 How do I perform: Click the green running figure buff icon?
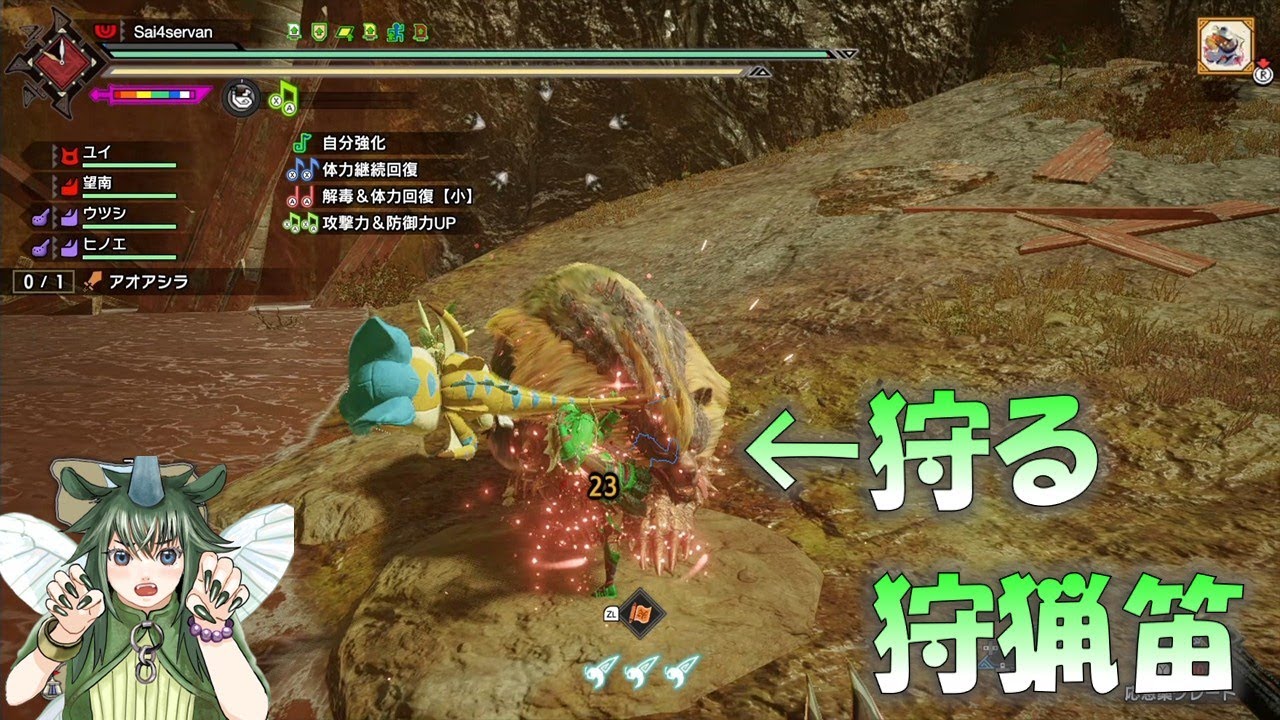coord(395,32)
